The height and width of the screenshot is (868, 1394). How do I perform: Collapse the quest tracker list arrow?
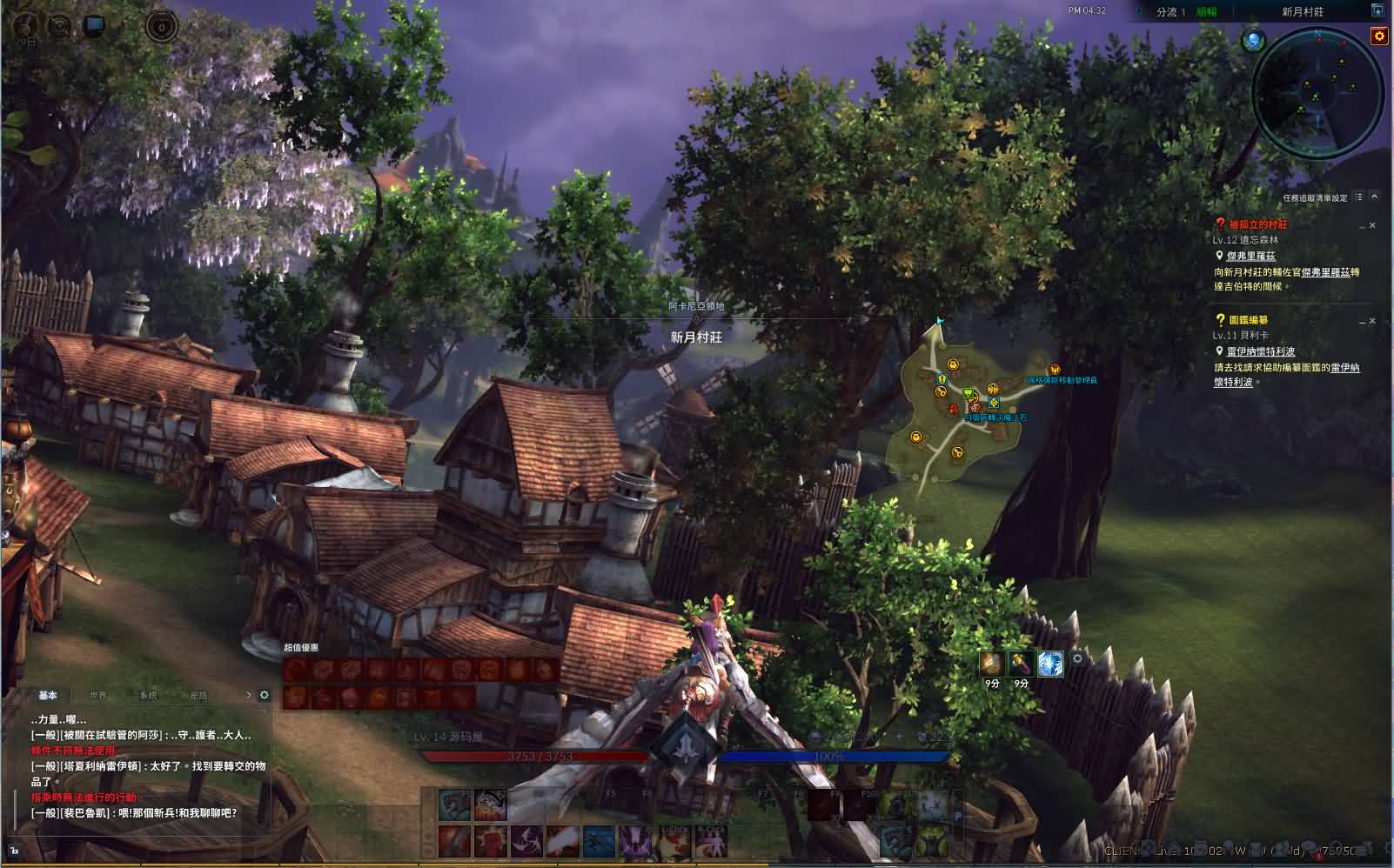tap(1375, 197)
